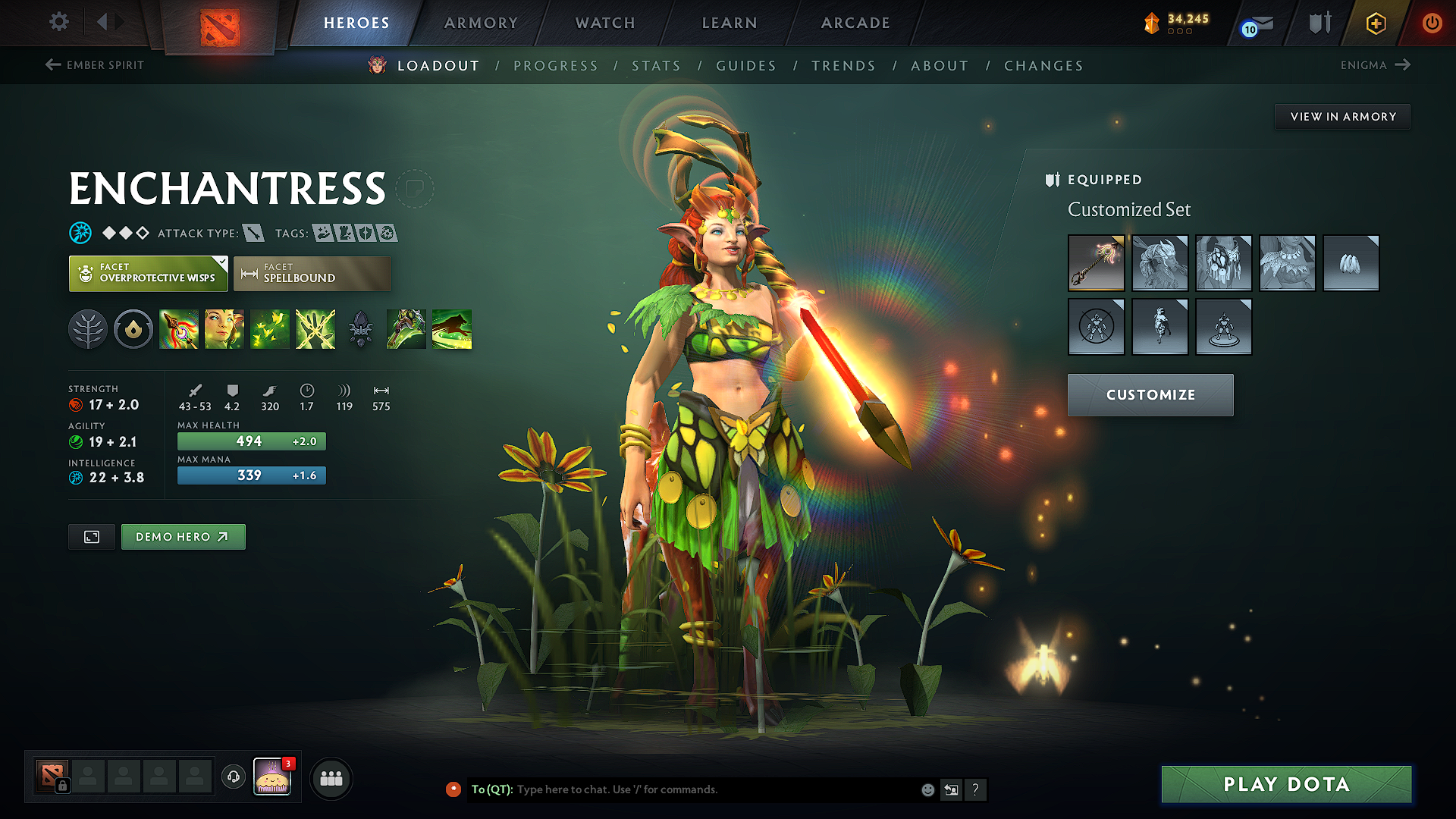Image resolution: width=1456 pixels, height=819 pixels.
Task: Open the ARMORY section
Action: 481,23
